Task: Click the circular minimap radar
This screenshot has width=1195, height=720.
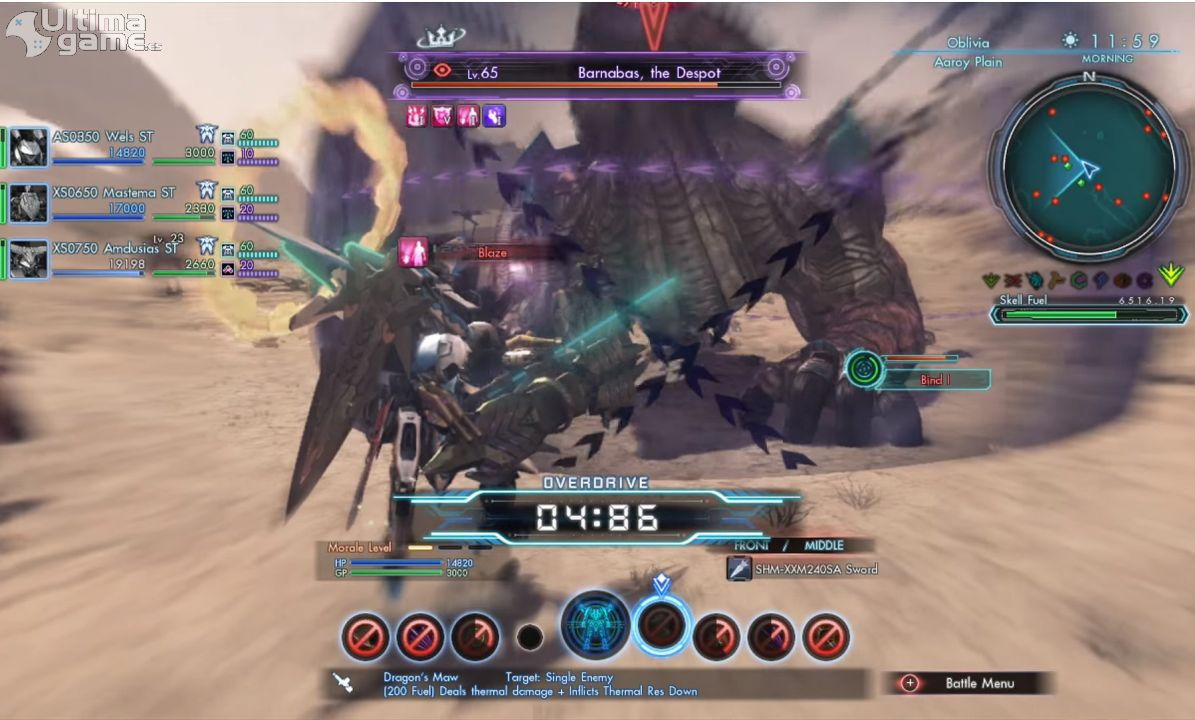Action: click(1089, 166)
